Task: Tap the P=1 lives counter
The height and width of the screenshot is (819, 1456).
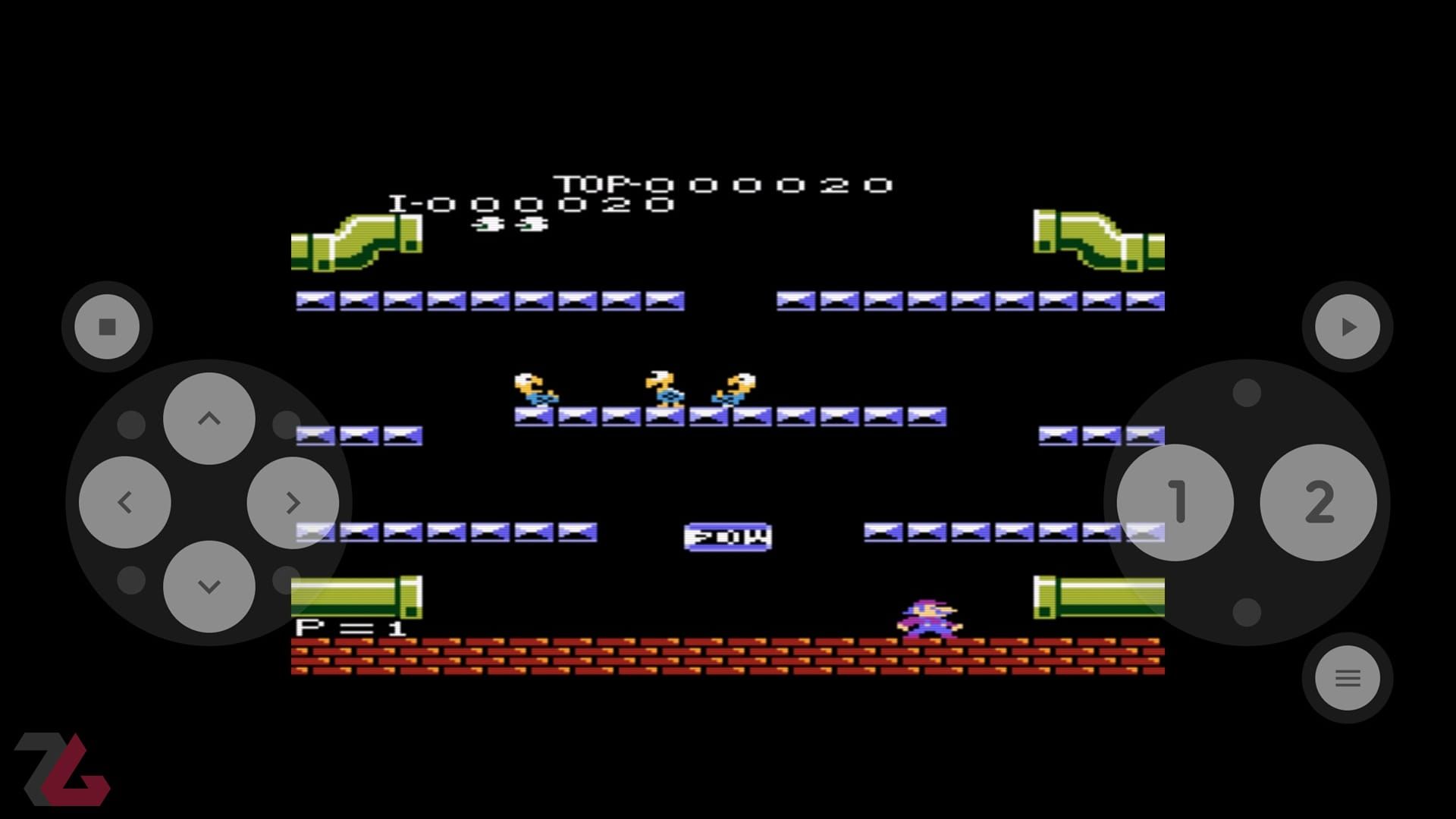Action: tap(353, 627)
